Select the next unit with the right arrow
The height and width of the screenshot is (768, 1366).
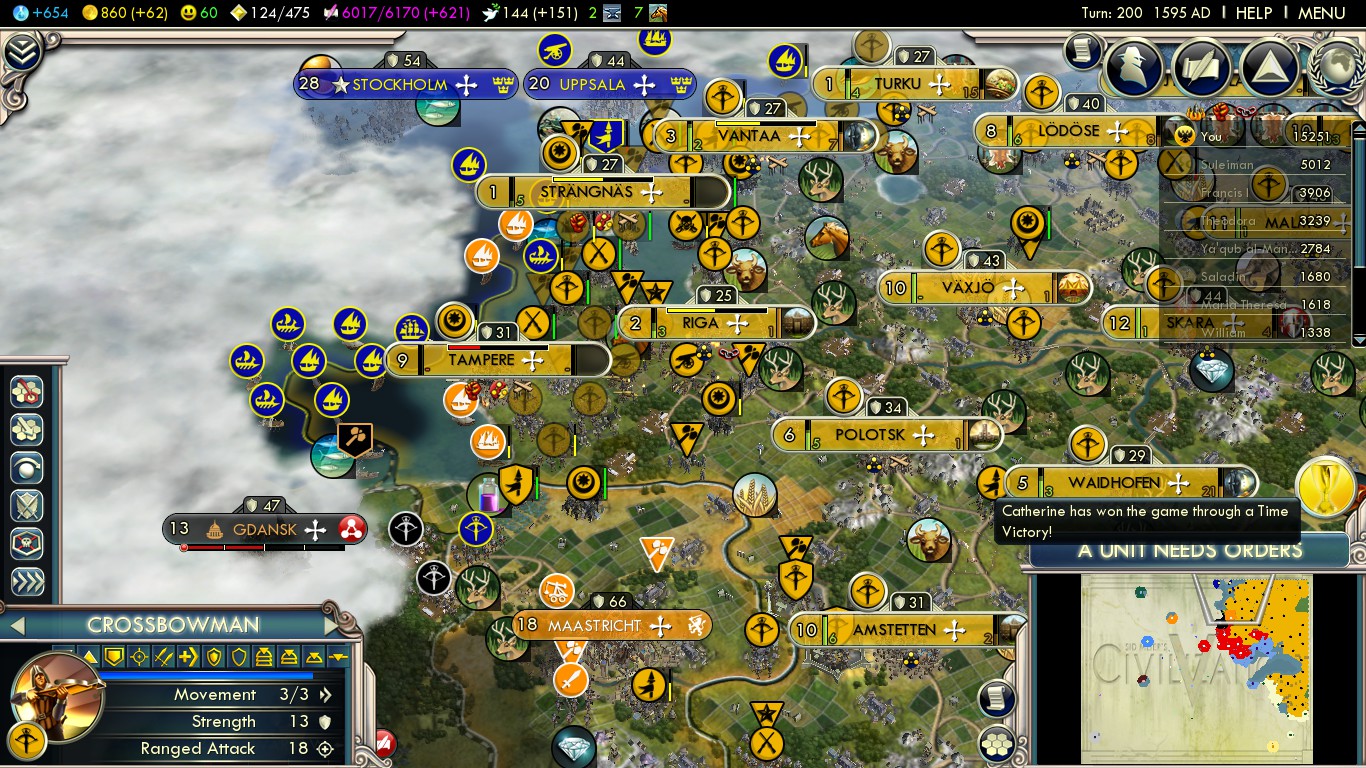[x=332, y=626]
